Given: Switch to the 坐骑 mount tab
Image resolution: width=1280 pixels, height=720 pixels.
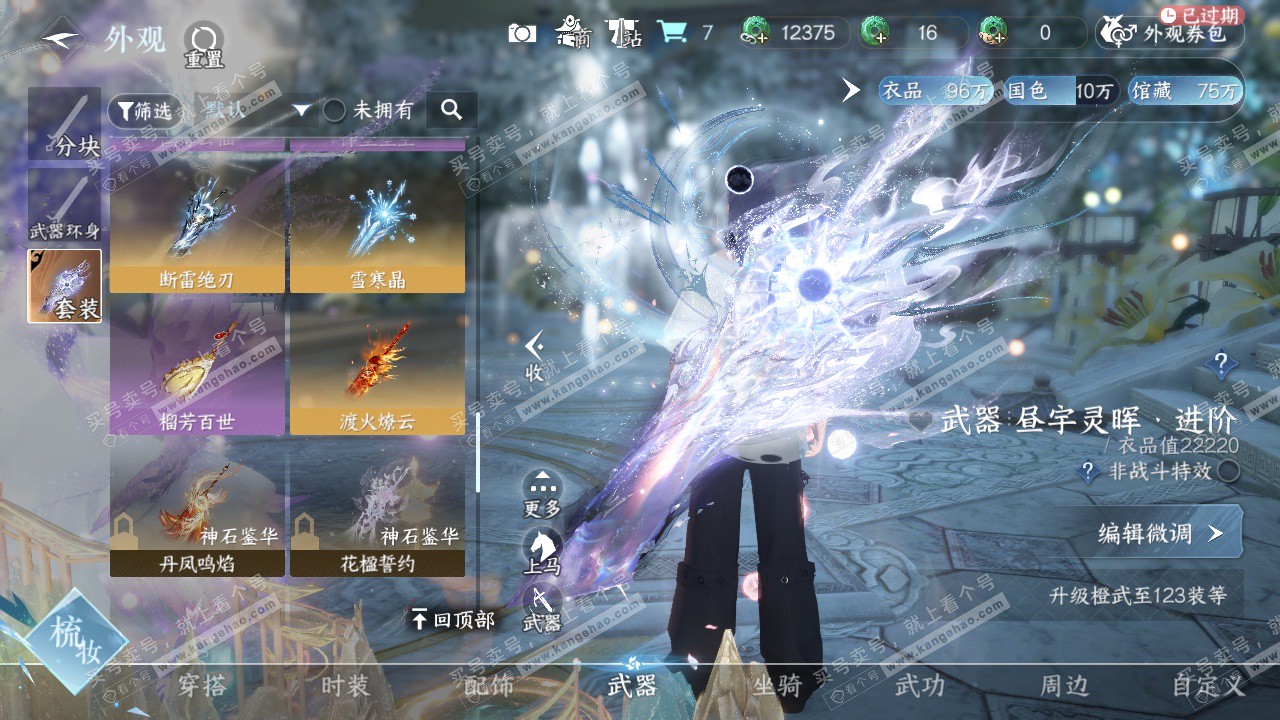Looking at the screenshot, I should pos(777,685).
